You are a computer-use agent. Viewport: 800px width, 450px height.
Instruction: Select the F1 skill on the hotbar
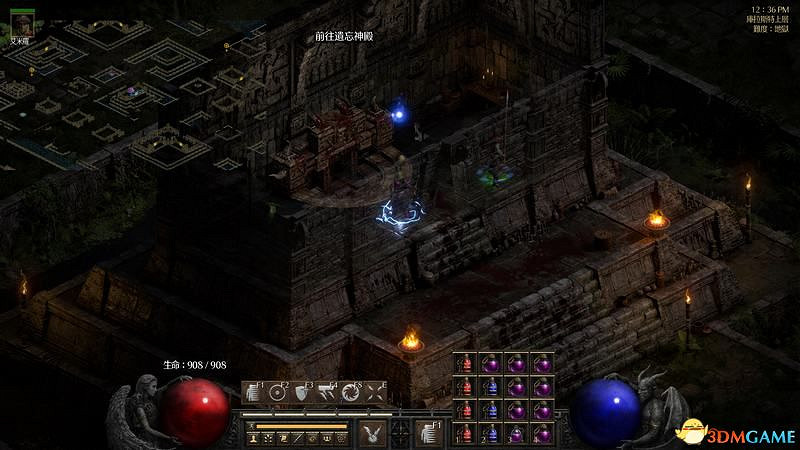click(251, 392)
